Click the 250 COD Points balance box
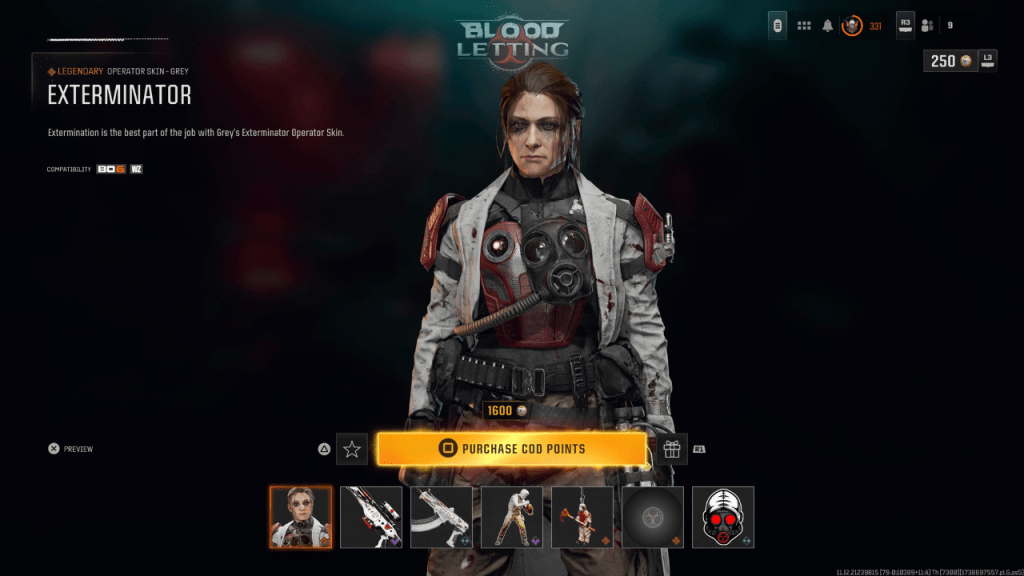The height and width of the screenshot is (576, 1024). [950, 61]
